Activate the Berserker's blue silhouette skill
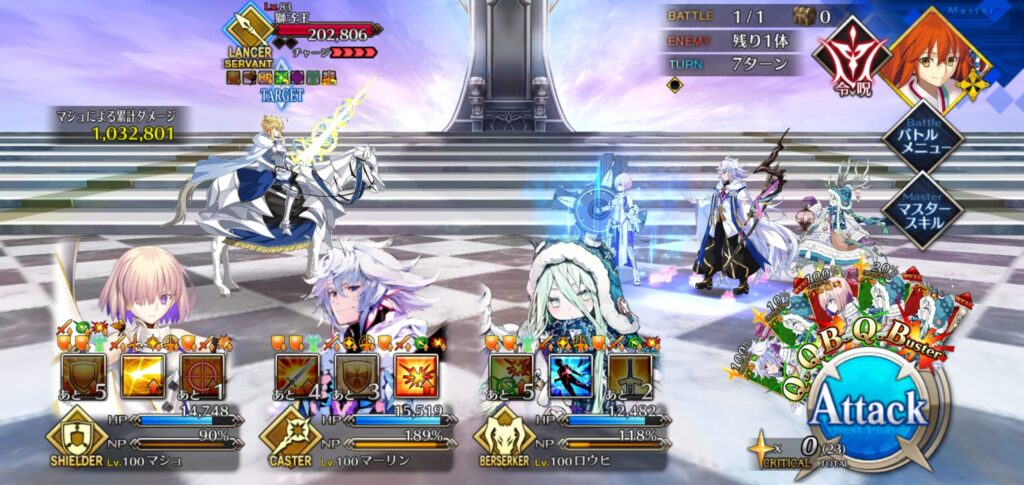The width and height of the screenshot is (1024, 485). (570, 376)
